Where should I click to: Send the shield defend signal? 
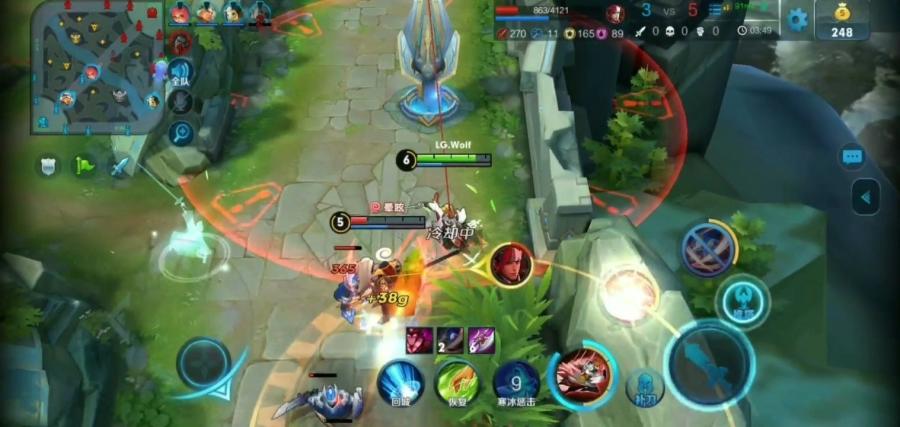pos(48,166)
